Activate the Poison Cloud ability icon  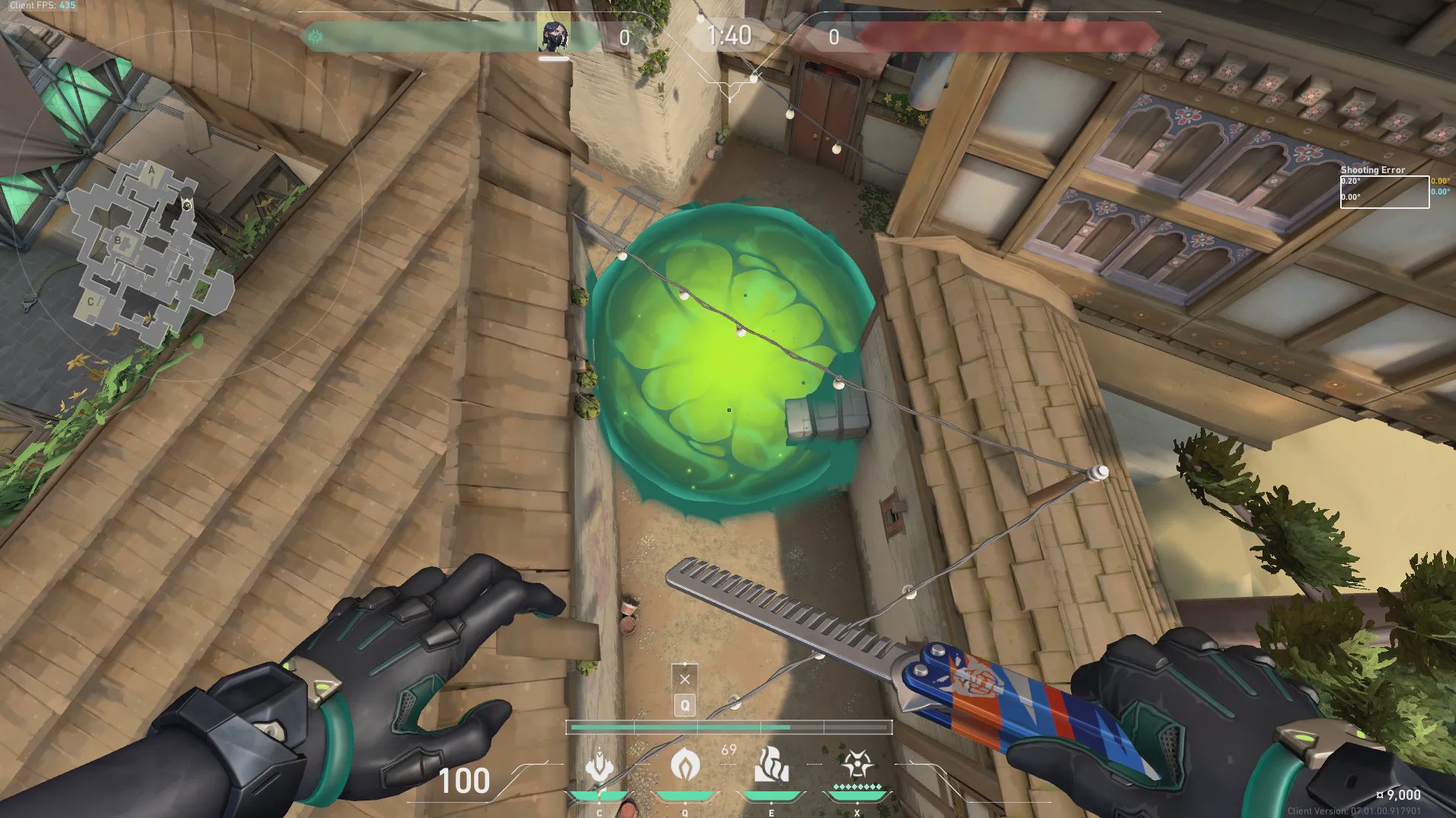(685, 765)
